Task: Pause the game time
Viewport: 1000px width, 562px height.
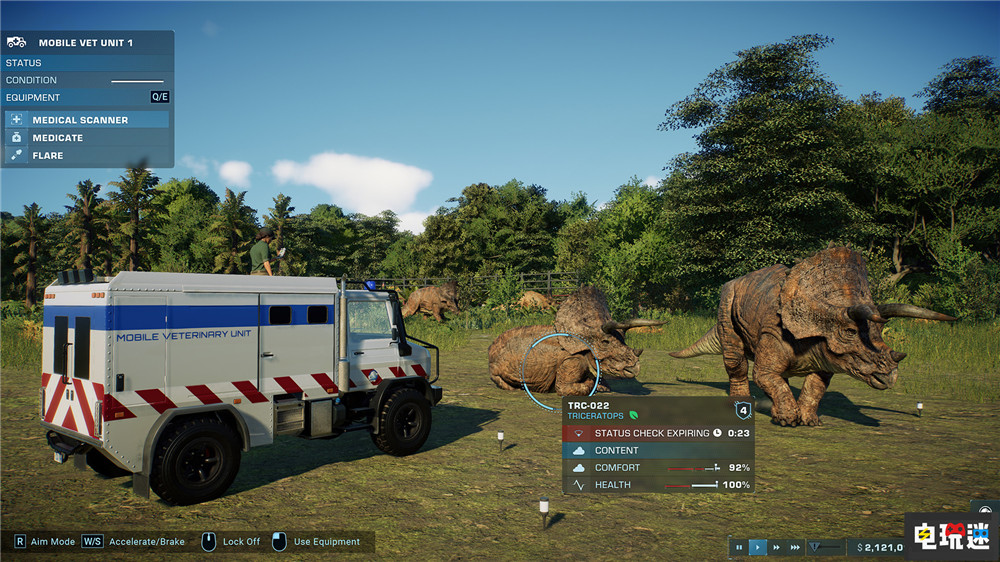Action: [x=739, y=547]
